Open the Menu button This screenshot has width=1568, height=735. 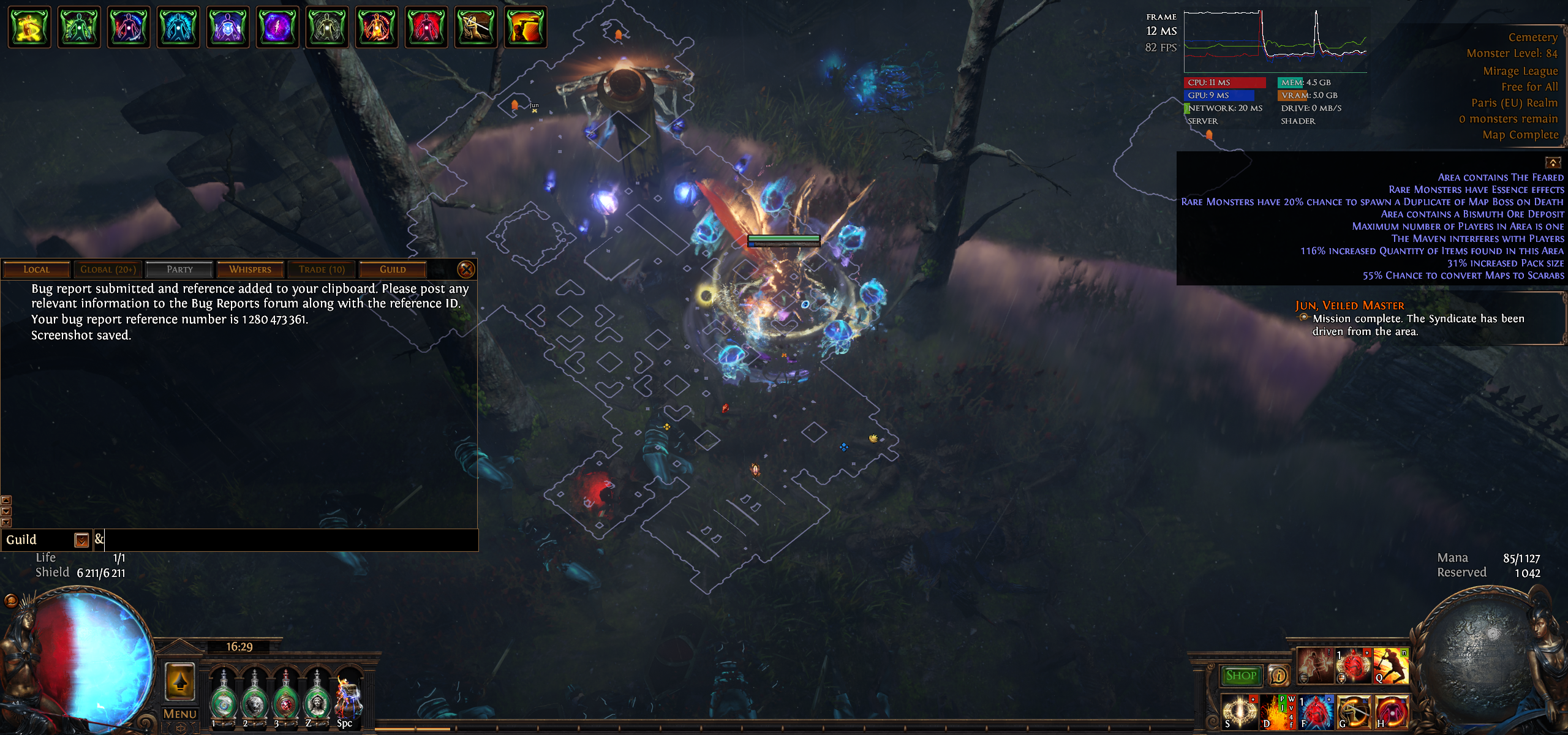pyautogui.click(x=180, y=714)
